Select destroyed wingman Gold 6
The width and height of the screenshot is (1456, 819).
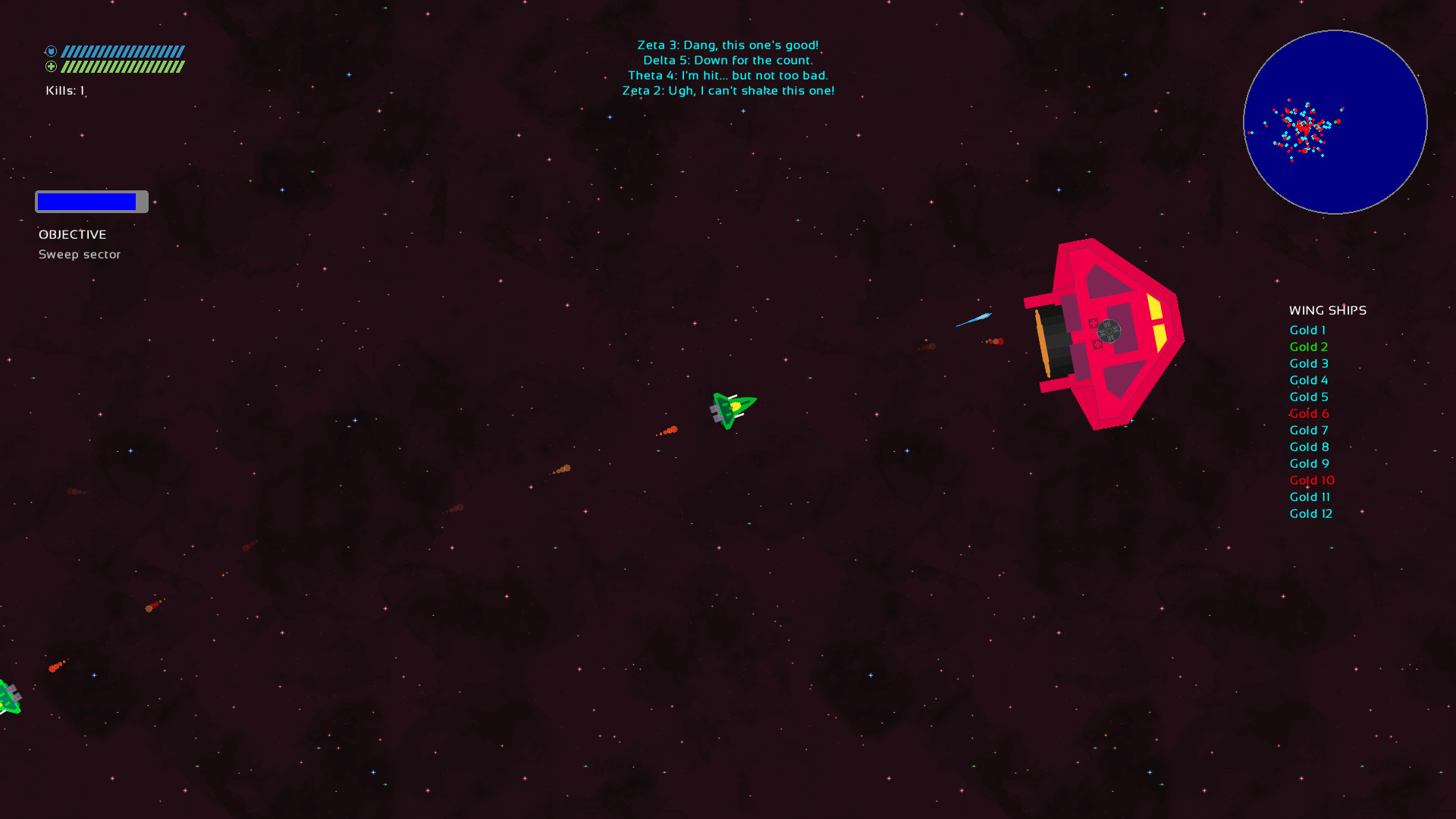point(1310,413)
